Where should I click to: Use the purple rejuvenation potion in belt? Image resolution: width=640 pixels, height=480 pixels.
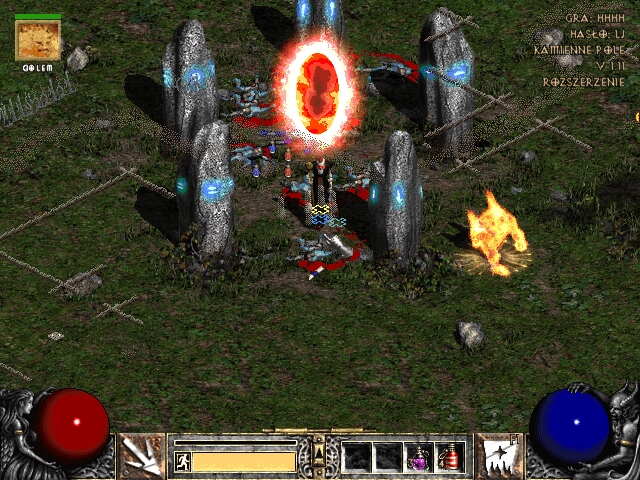point(419,458)
